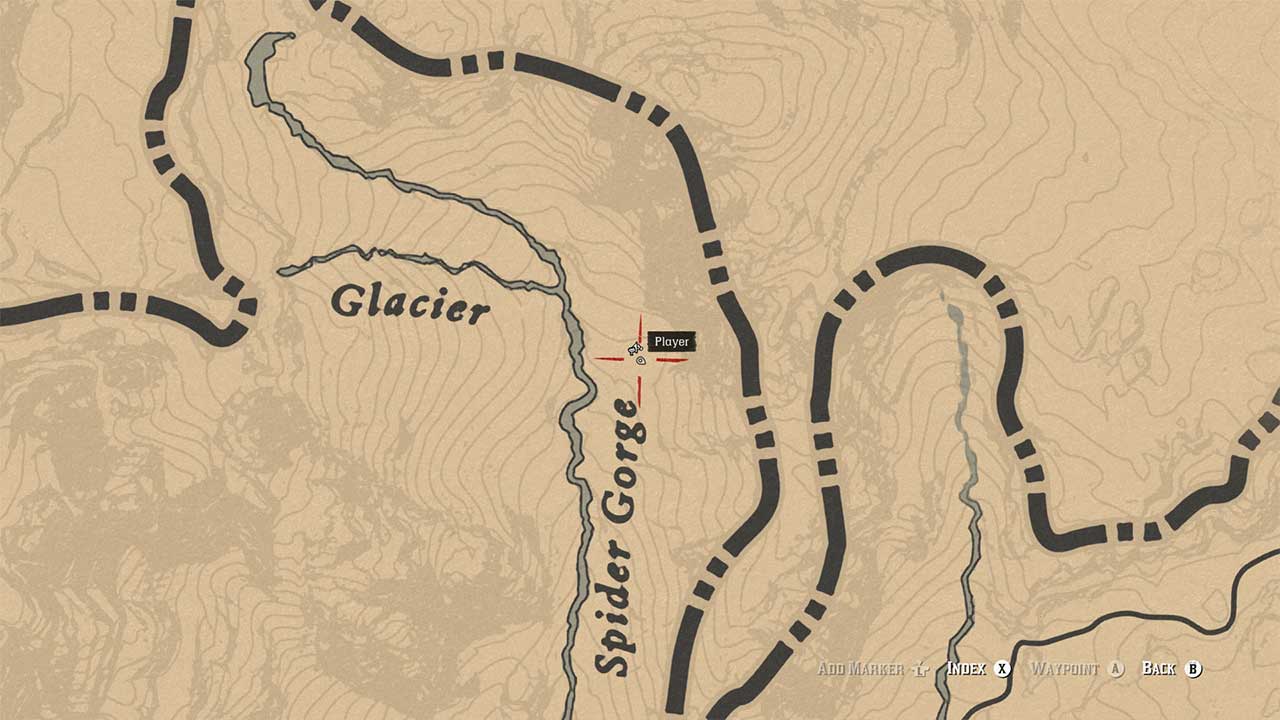Click the circular waypoint icon below the player
Image resolution: width=1280 pixels, height=720 pixels.
click(640, 360)
